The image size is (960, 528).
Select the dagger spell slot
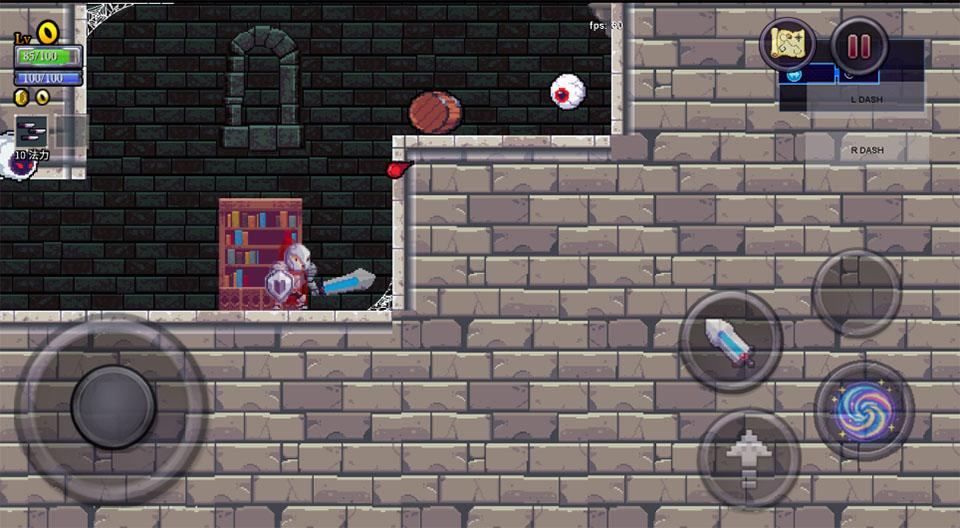tap(33, 131)
